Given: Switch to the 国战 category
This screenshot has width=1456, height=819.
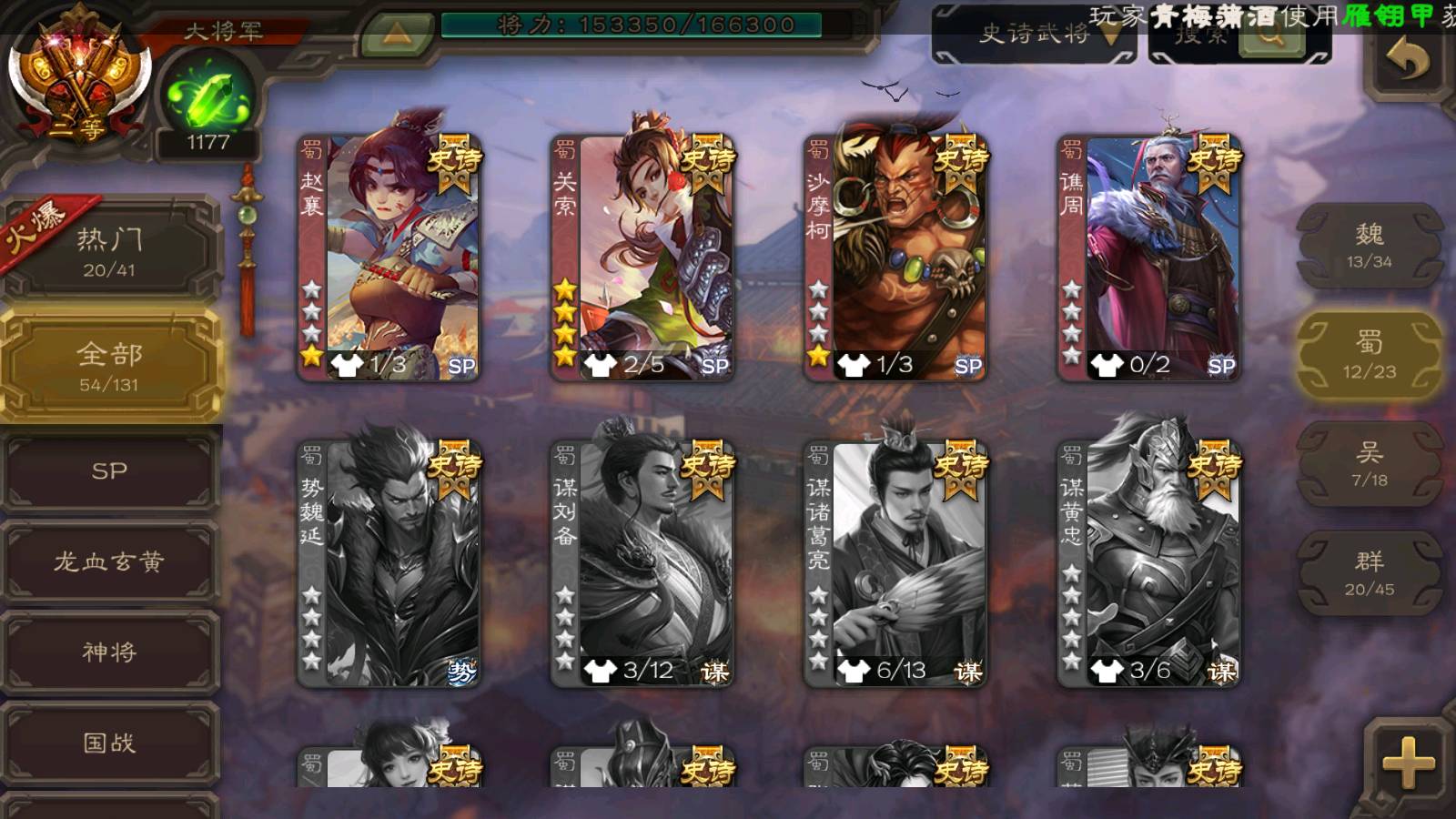Looking at the screenshot, I should point(109,743).
